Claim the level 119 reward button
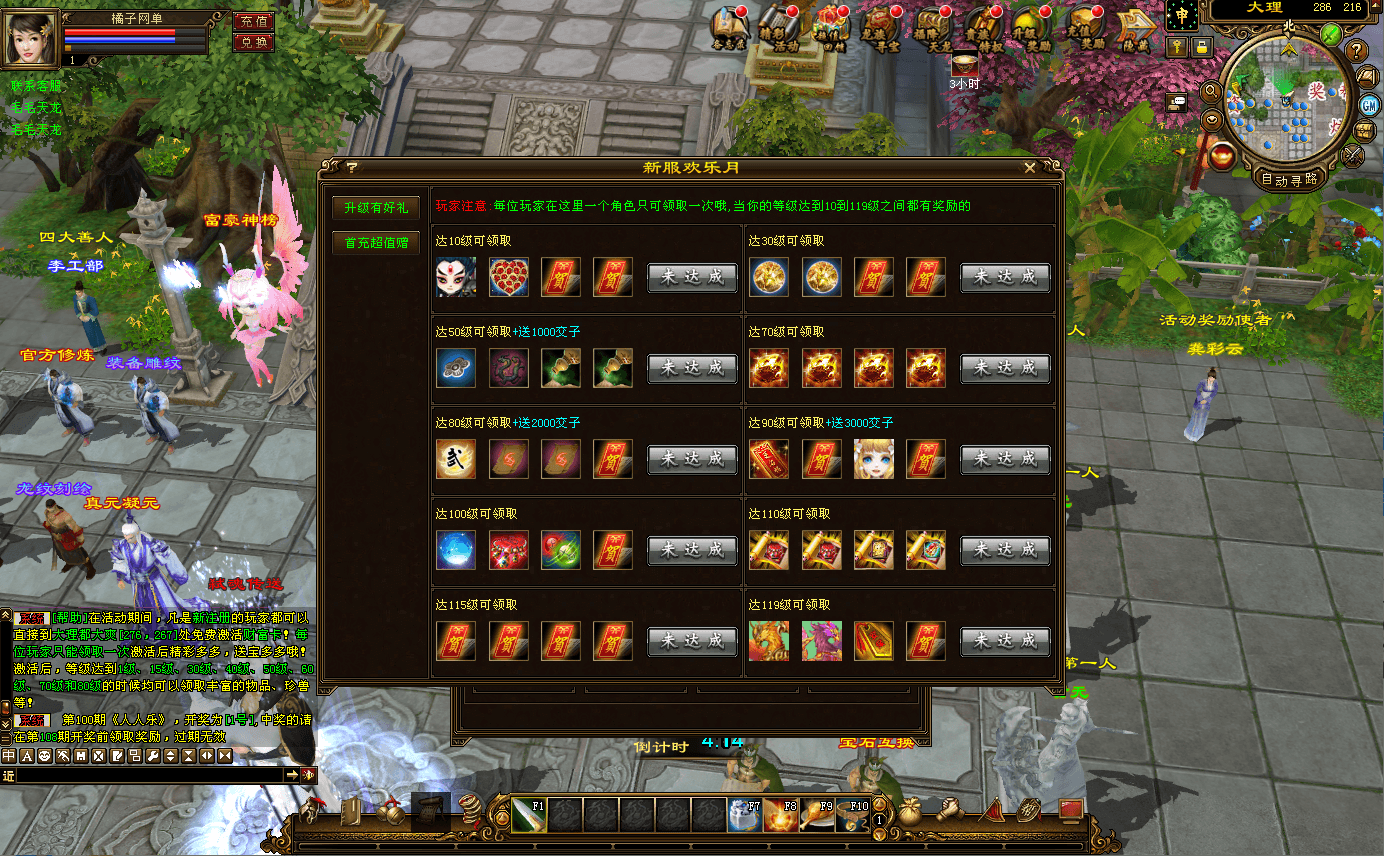This screenshot has width=1384, height=856. pos(1005,641)
